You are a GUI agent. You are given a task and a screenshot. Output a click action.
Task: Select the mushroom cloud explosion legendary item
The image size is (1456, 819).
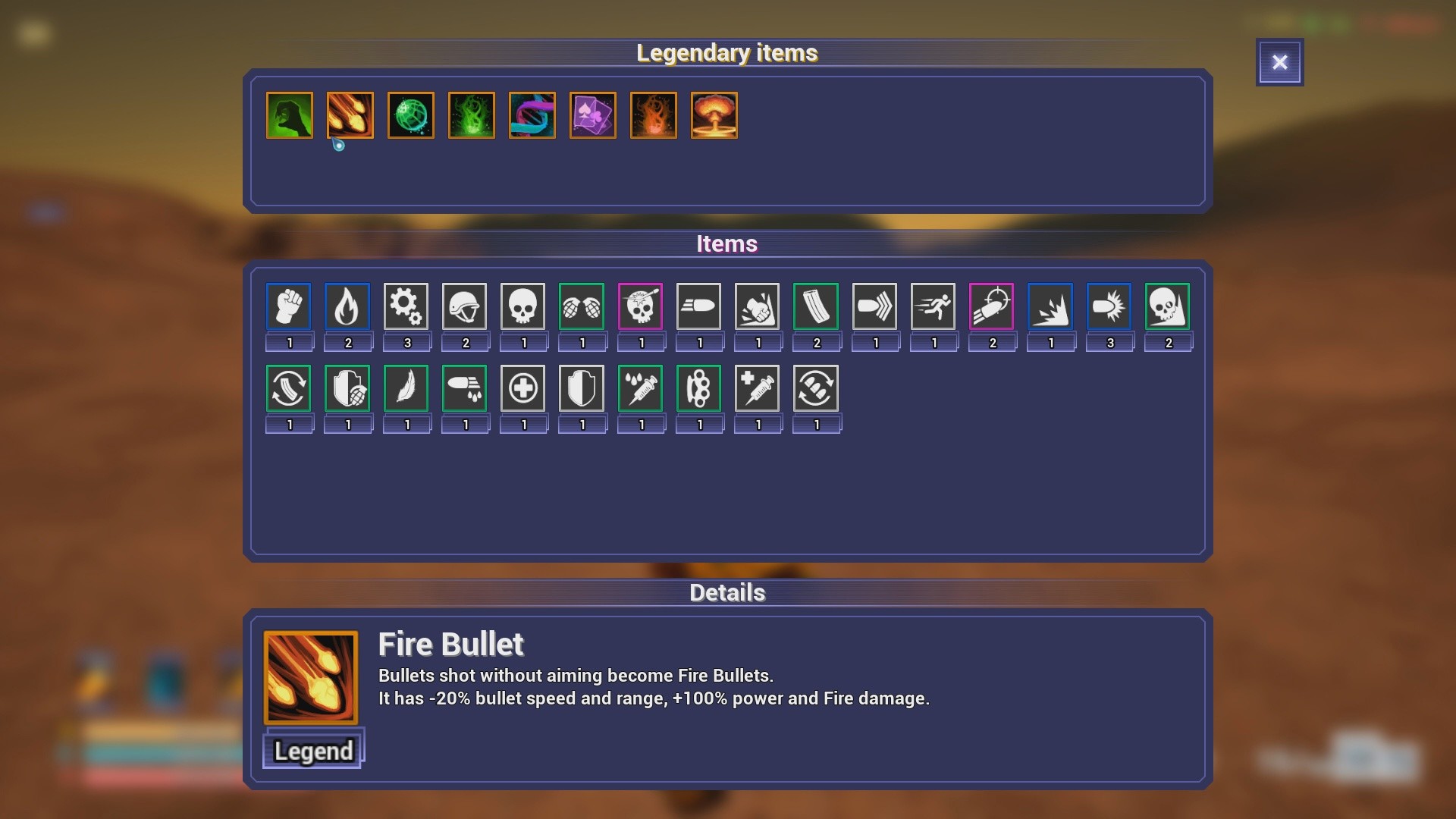coord(714,115)
